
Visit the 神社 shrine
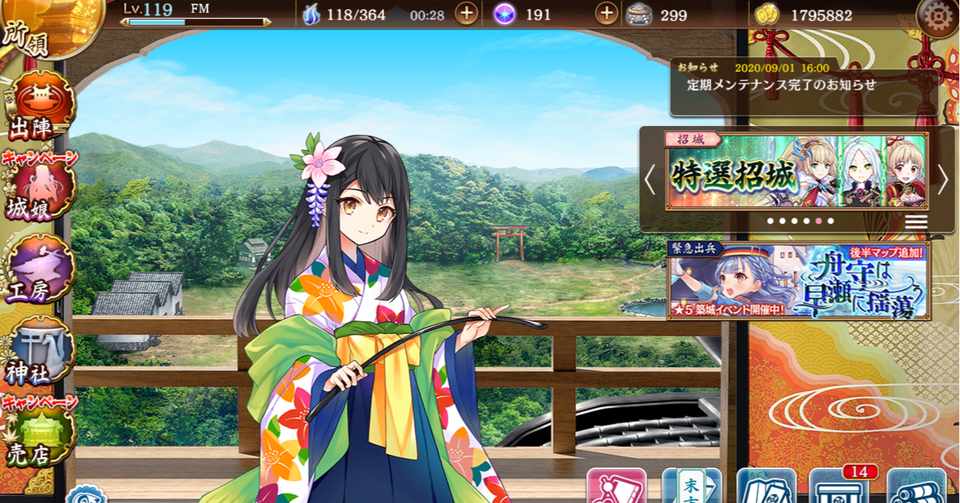tap(42, 352)
